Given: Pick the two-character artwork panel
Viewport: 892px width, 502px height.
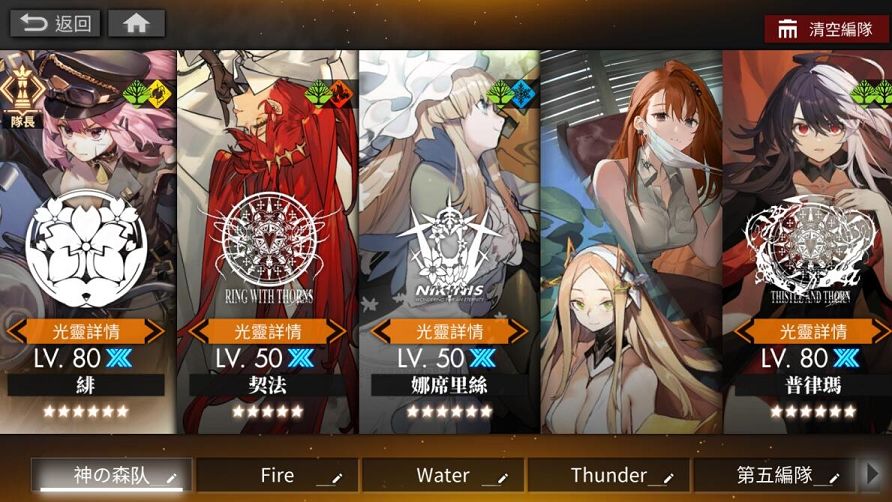Looking at the screenshot, I should (x=631, y=240).
